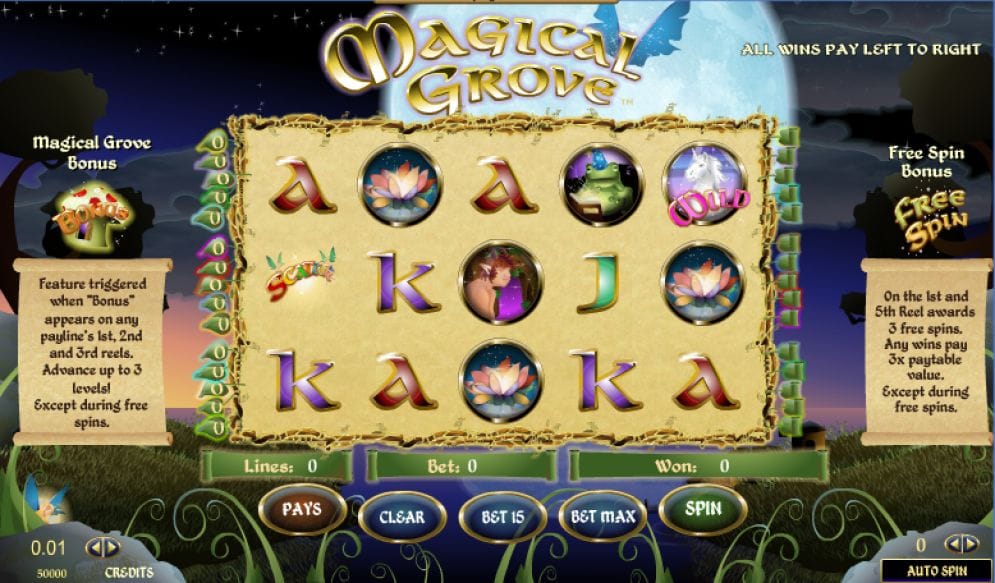This screenshot has width=995, height=583.
Task: Increase the 0.01 coin value
Action: 110,547
